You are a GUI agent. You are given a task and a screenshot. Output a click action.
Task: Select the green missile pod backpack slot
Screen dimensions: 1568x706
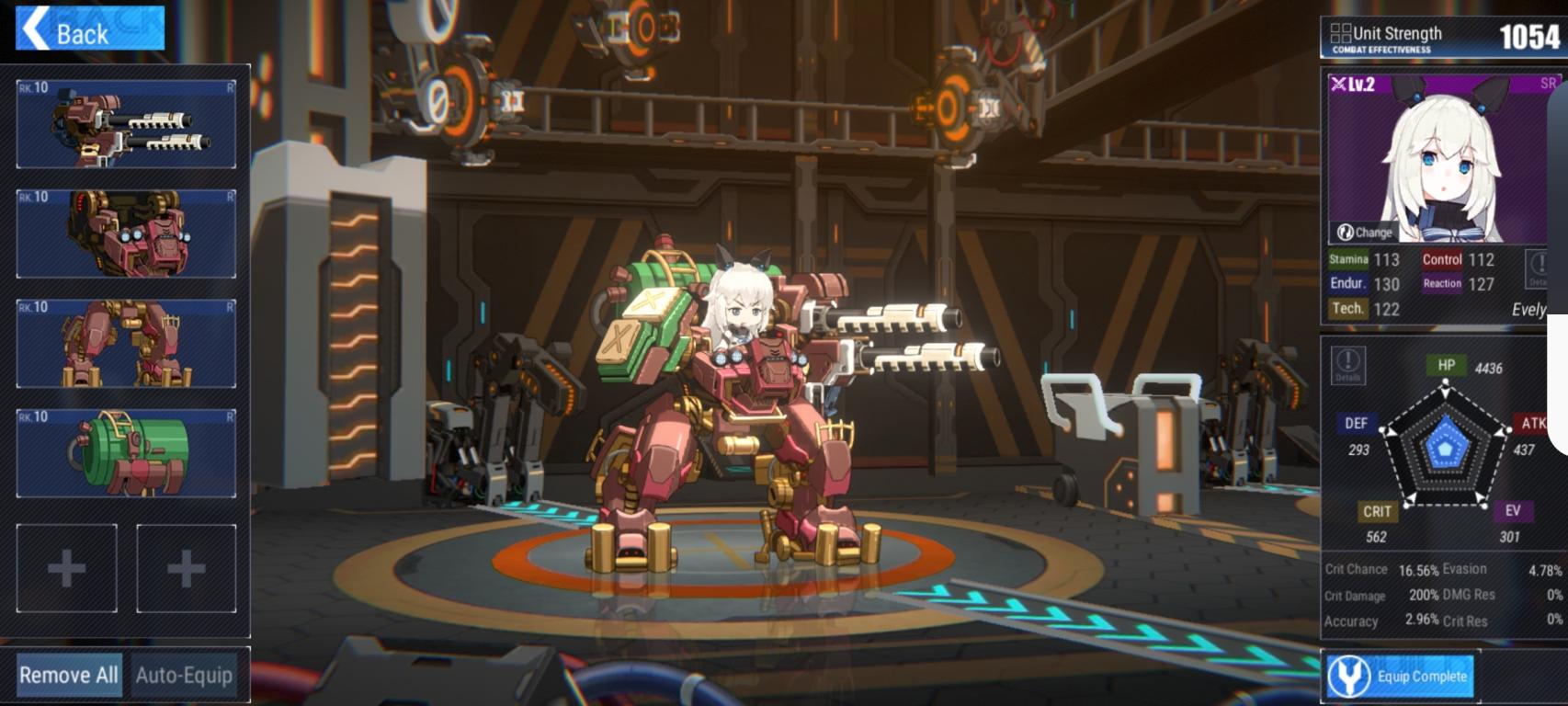(x=126, y=453)
